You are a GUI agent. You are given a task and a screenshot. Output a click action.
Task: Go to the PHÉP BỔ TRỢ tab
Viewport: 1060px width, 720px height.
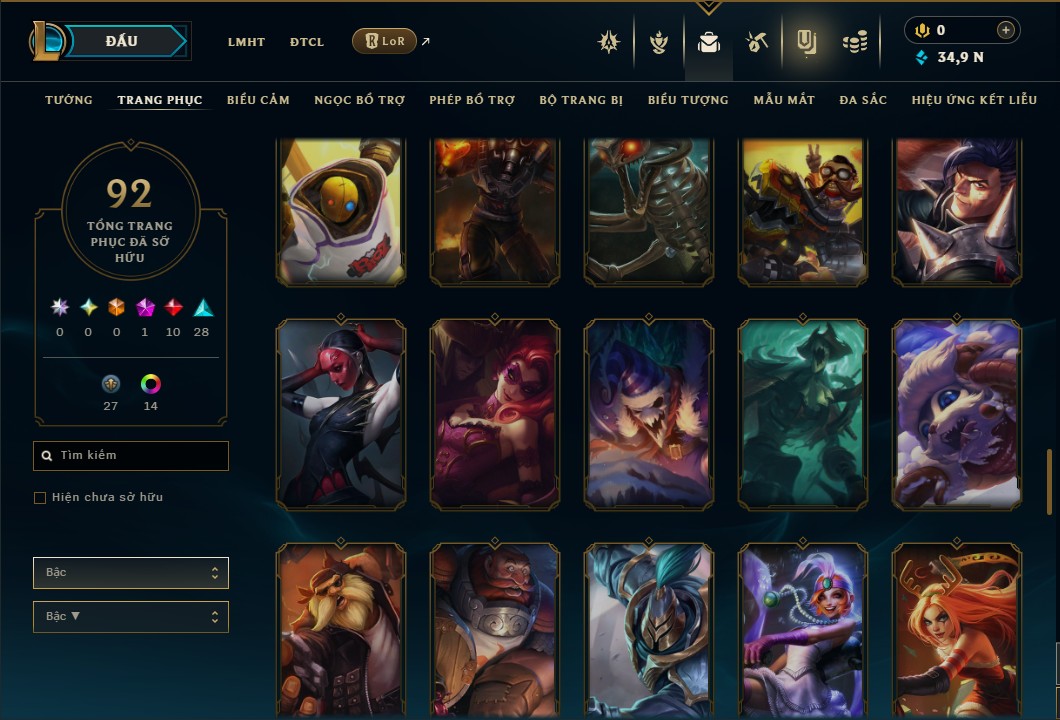[x=472, y=100]
